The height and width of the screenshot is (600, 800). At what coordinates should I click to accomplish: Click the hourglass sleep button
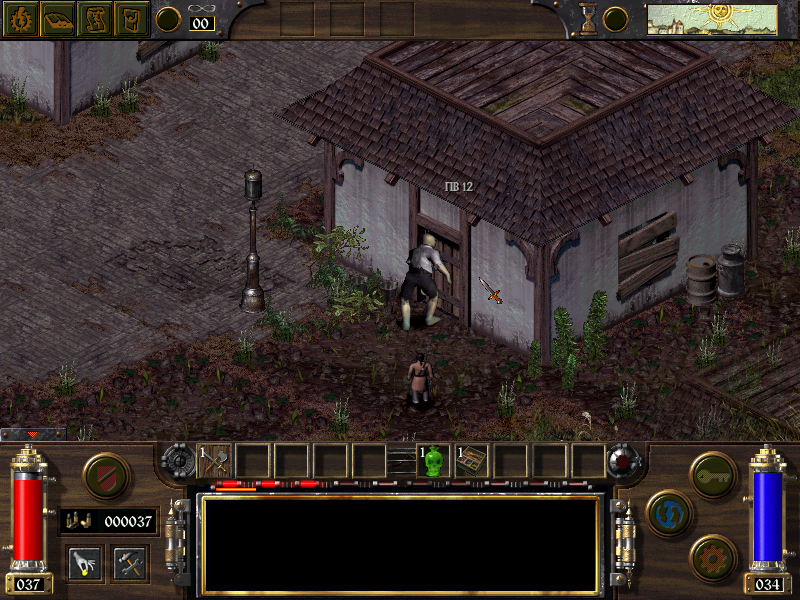pos(588,19)
